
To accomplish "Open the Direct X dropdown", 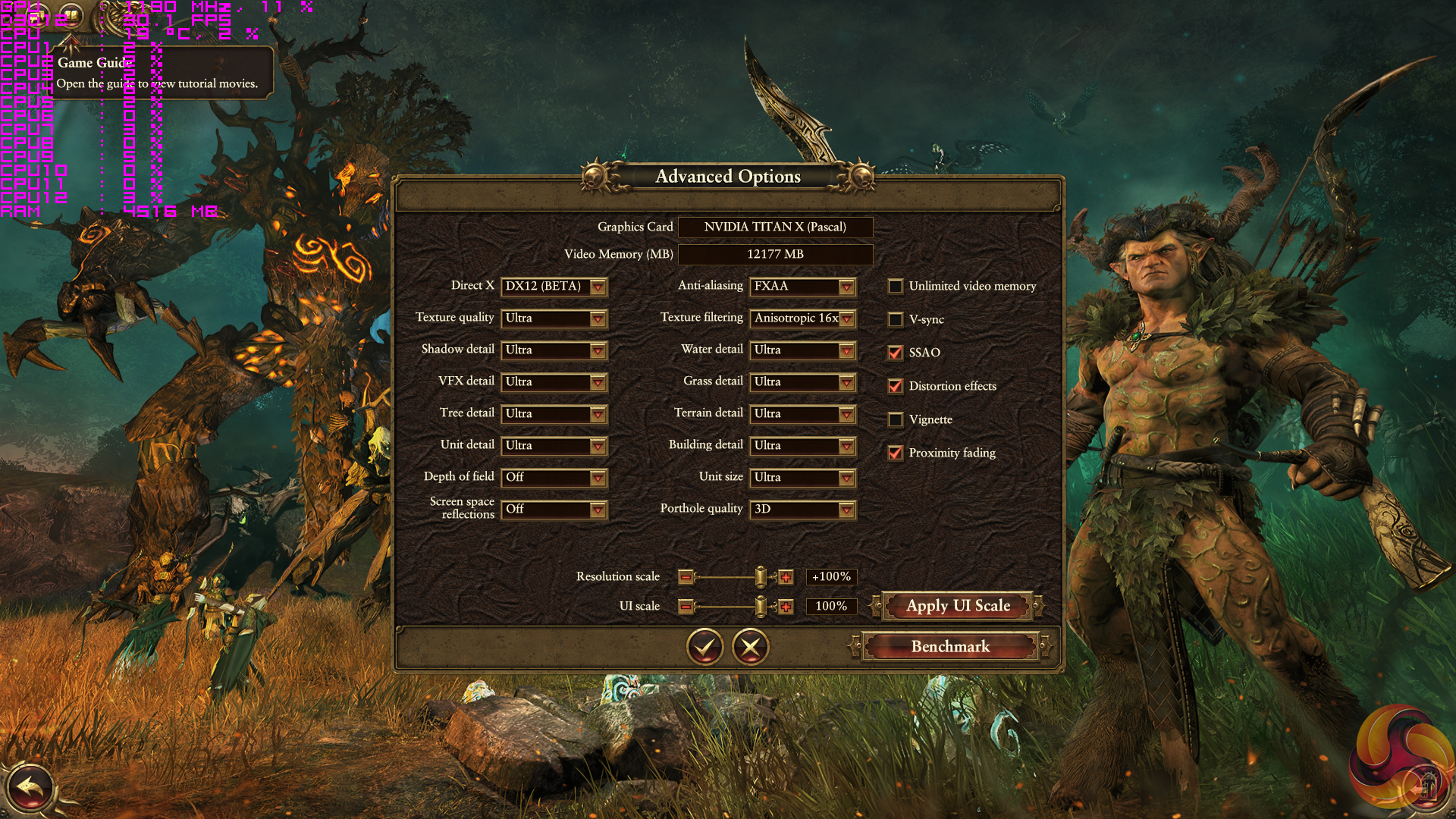I will pyautogui.click(x=554, y=287).
